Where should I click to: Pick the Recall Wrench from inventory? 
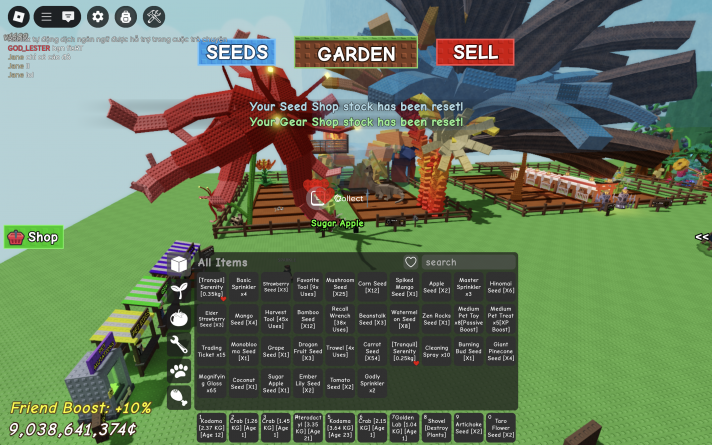(340, 319)
